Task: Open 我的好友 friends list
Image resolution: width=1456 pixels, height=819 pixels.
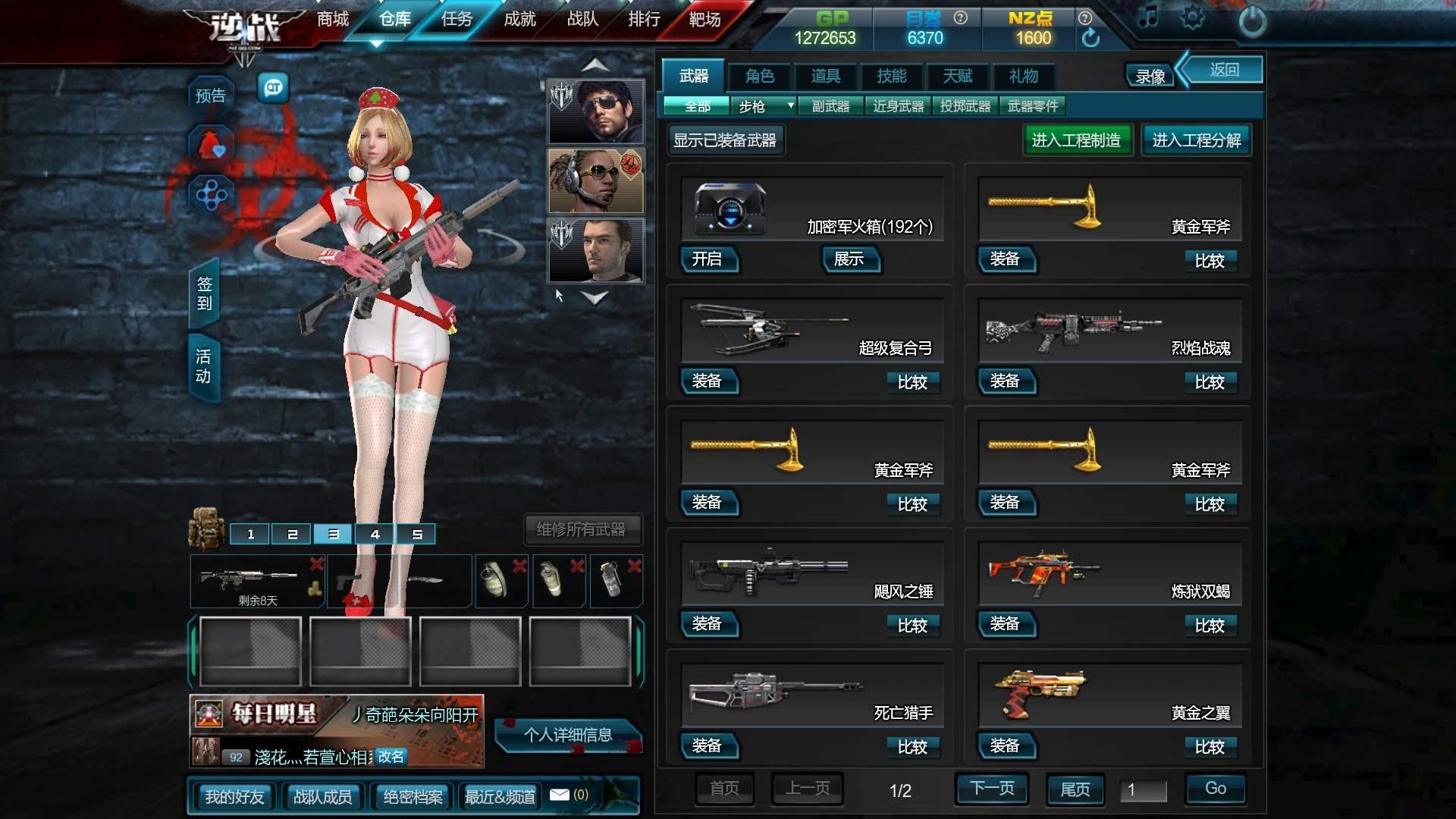Action: pyautogui.click(x=234, y=797)
